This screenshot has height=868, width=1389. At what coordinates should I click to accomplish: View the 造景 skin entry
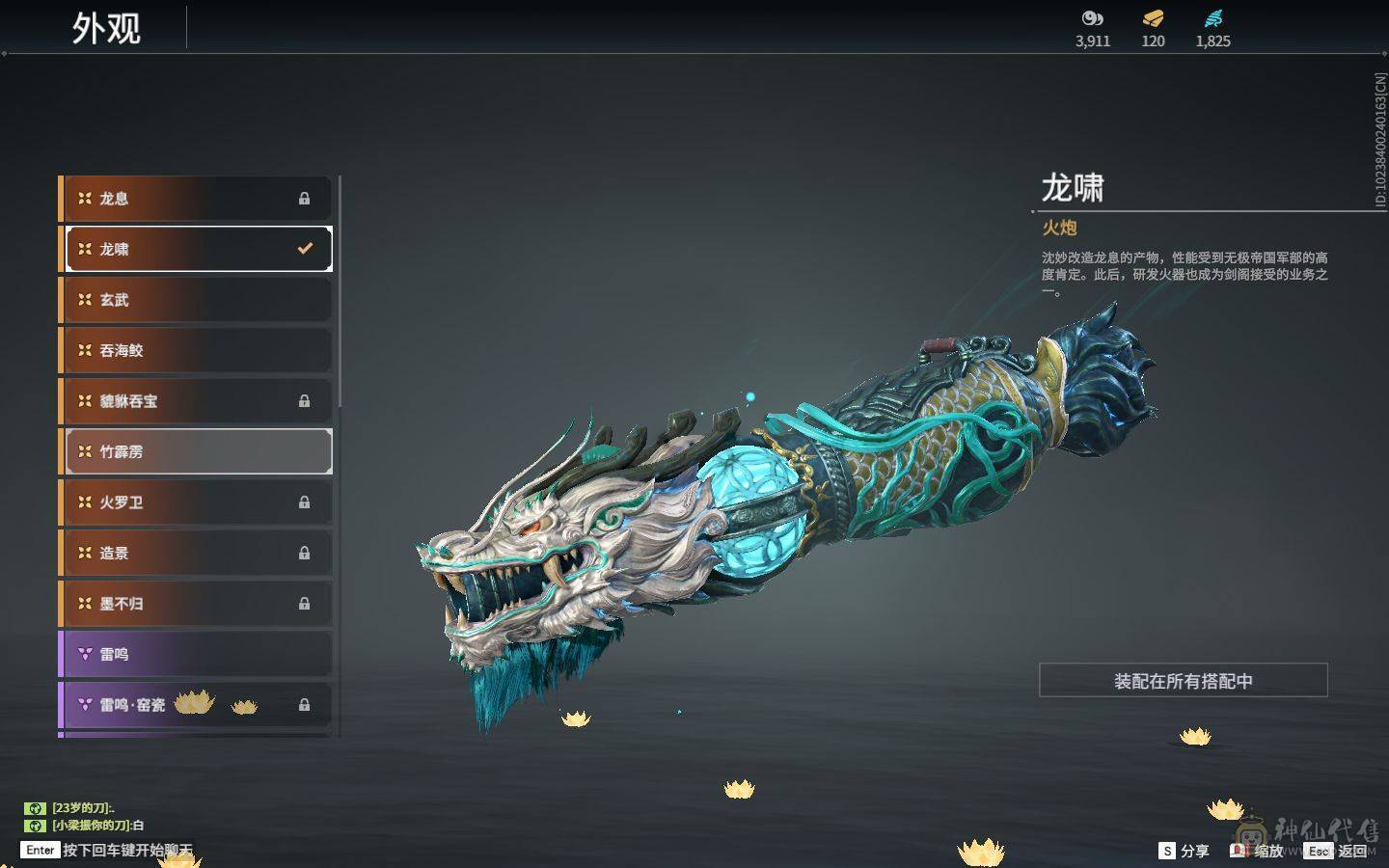point(197,553)
